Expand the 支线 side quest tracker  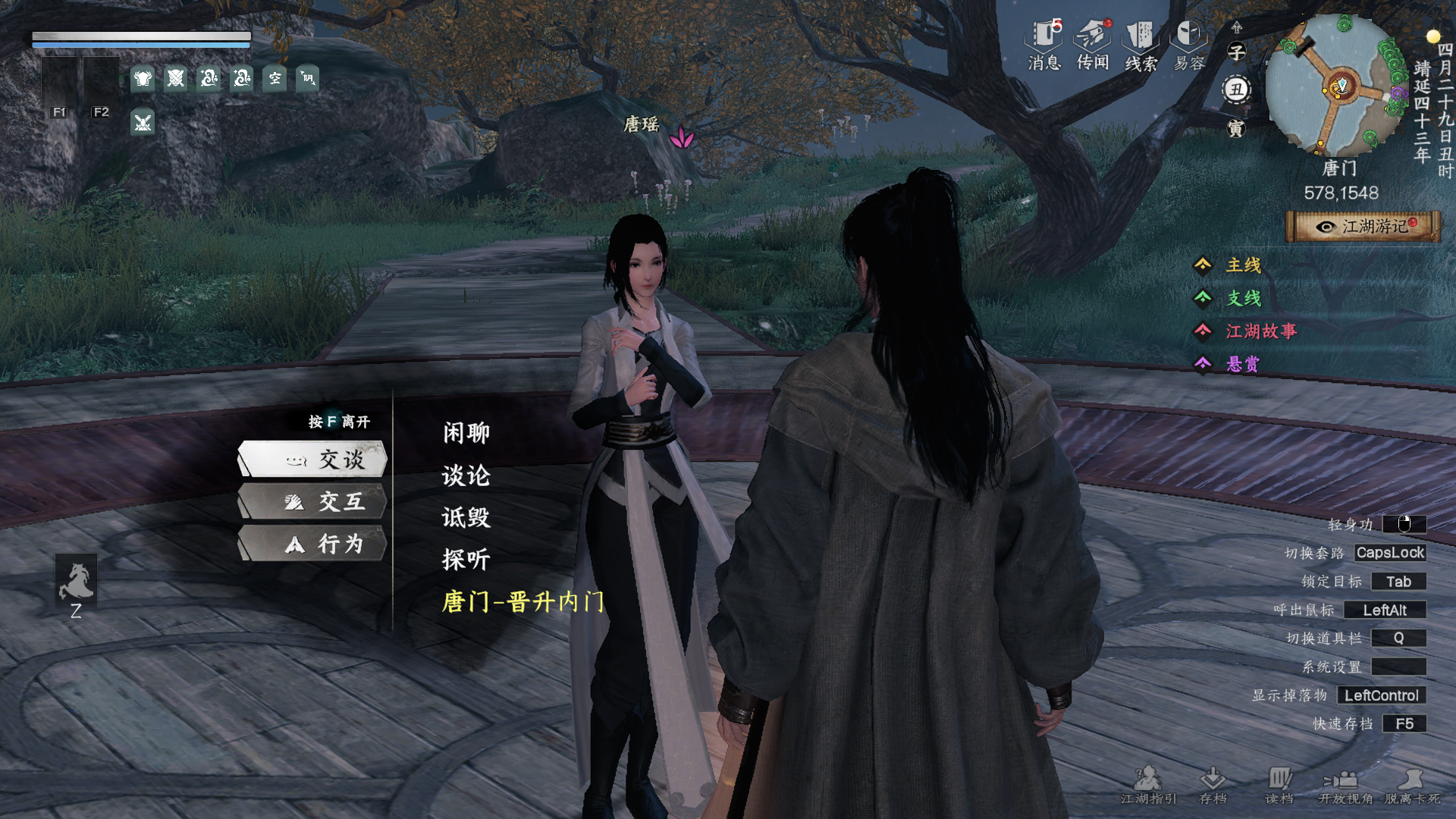1243,299
